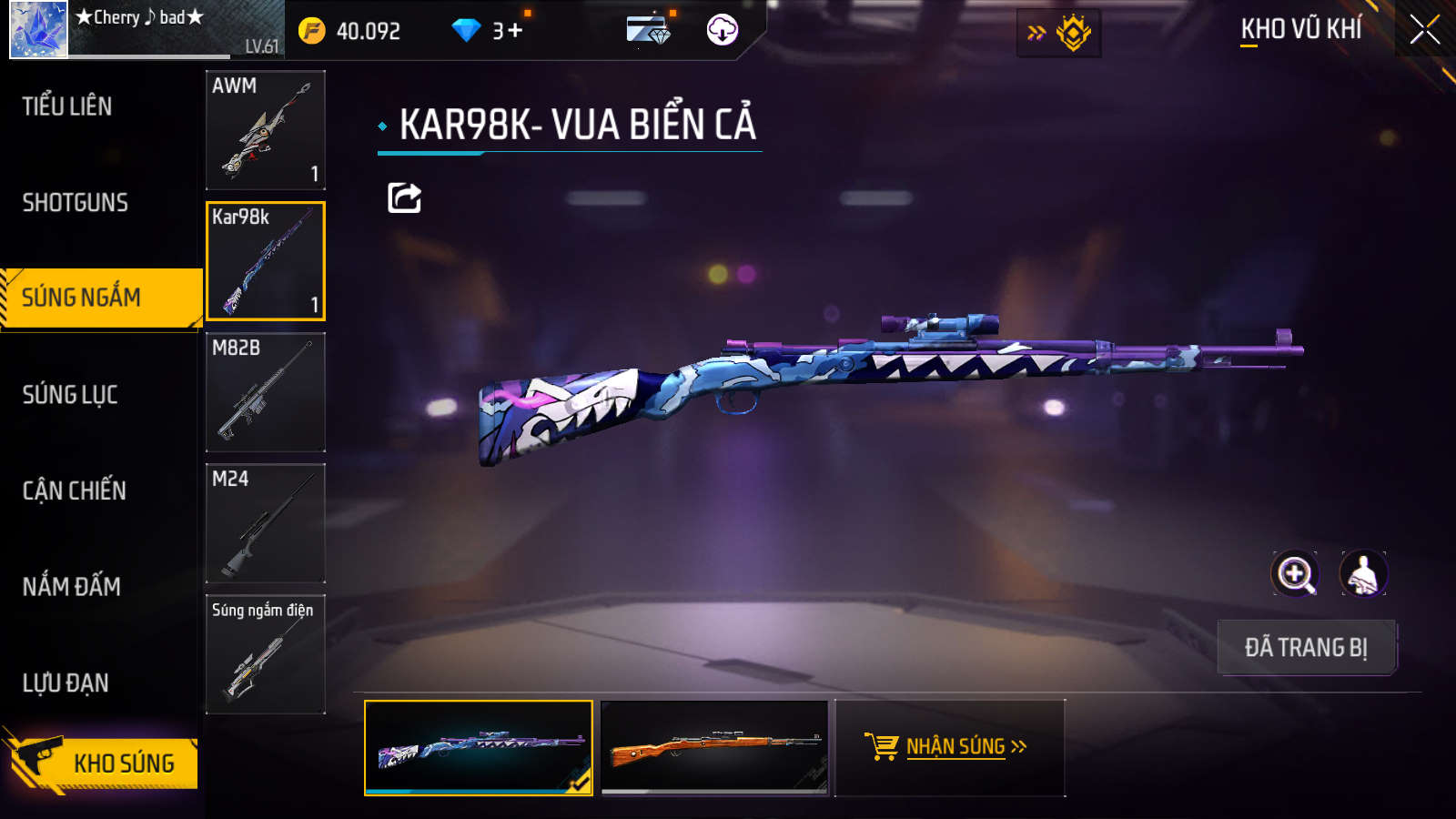Switch to the Tiểu Liên category
This screenshot has height=819, width=1456.
[x=68, y=106]
